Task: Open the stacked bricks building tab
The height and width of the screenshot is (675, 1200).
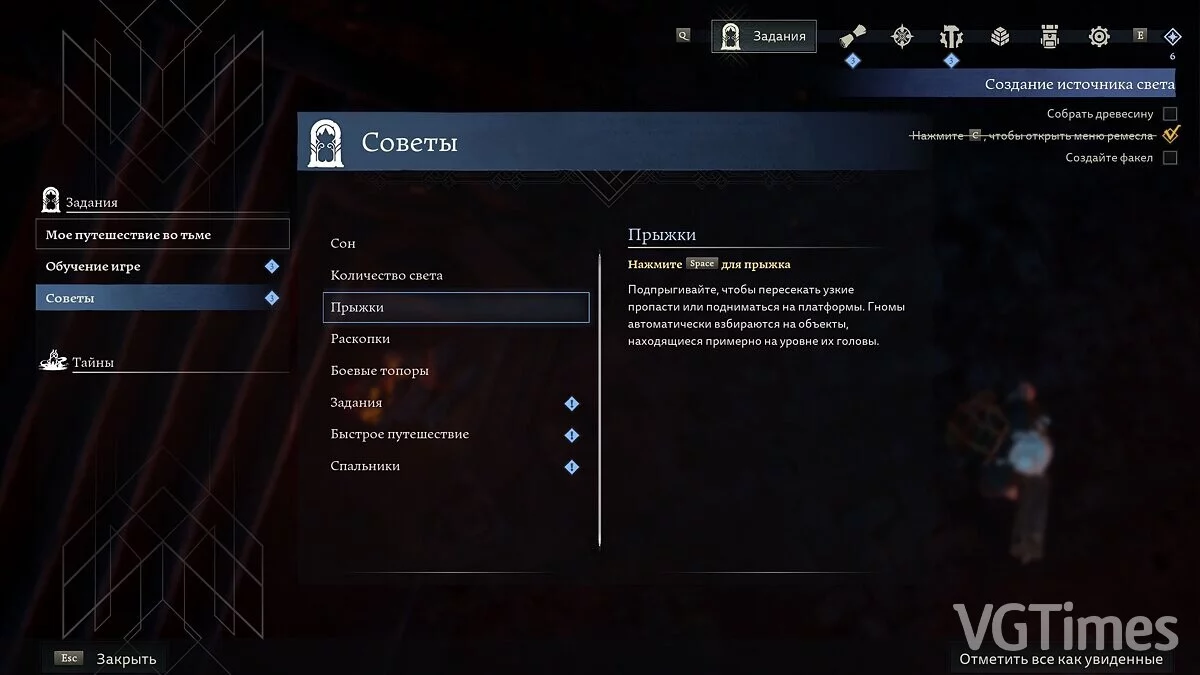Action: pyautogui.click(x=1000, y=37)
